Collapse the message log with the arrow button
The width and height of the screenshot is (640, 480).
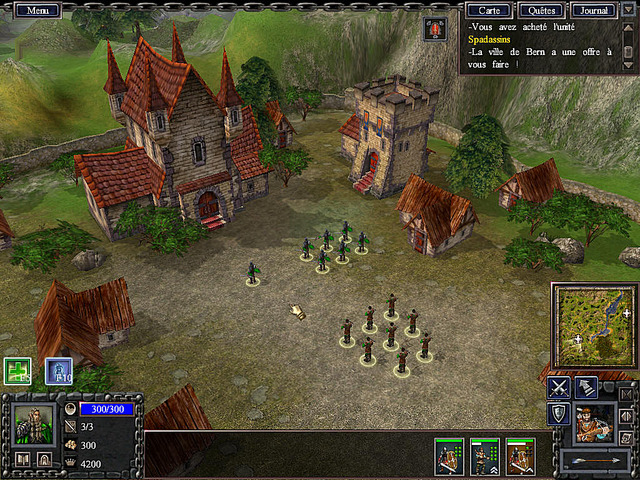[629, 10]
